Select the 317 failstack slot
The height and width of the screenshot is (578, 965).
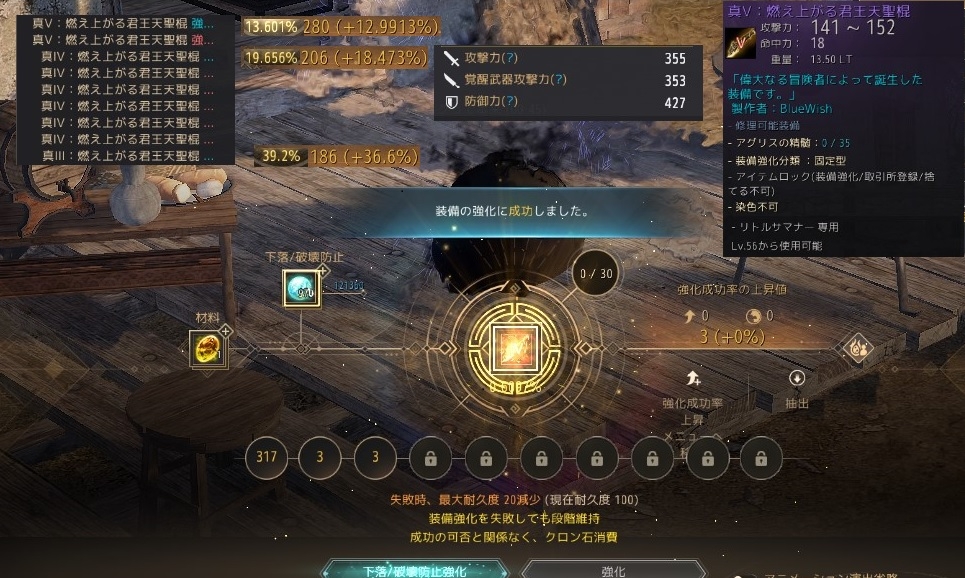(x=266, y=458)
